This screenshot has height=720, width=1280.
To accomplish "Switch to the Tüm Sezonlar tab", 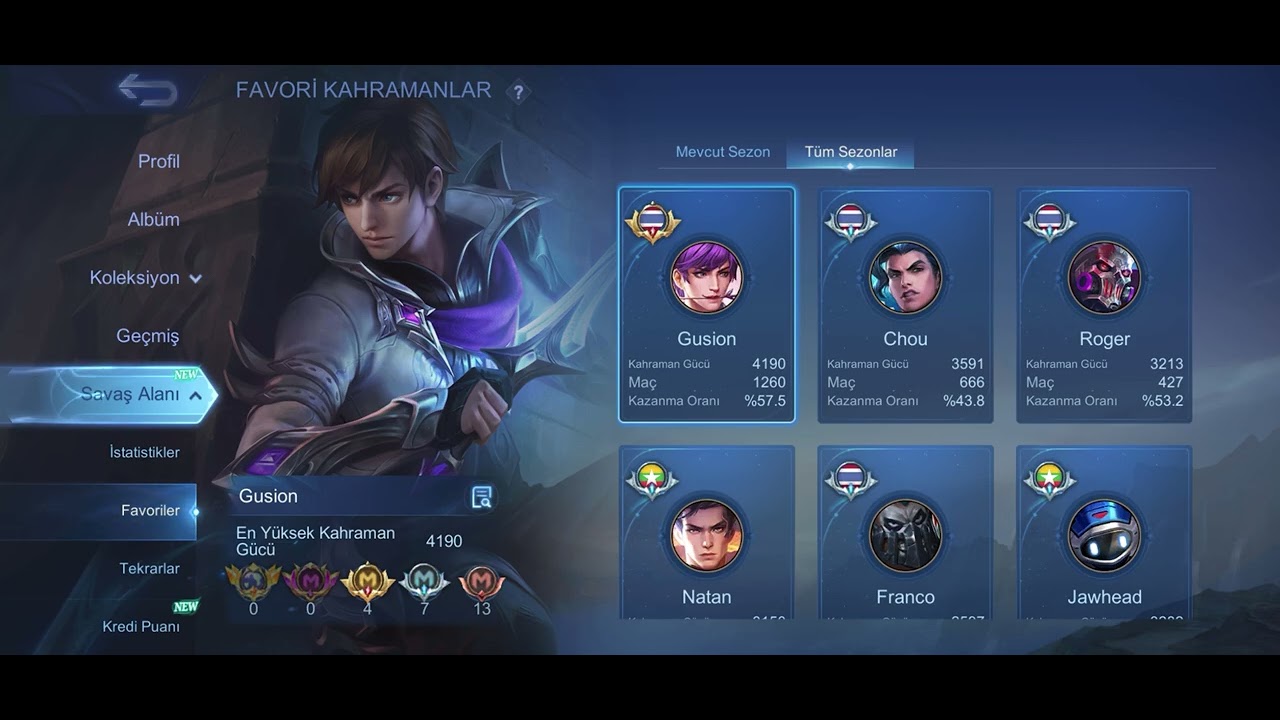I will click(851, 152).
